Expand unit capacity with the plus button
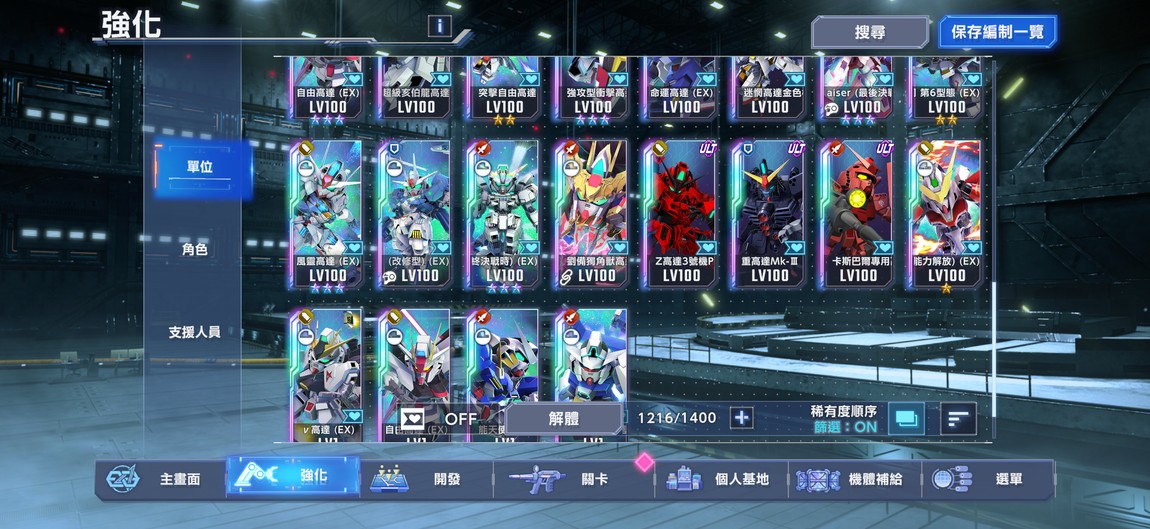The image size is (1150, 529). pos(741,418)
